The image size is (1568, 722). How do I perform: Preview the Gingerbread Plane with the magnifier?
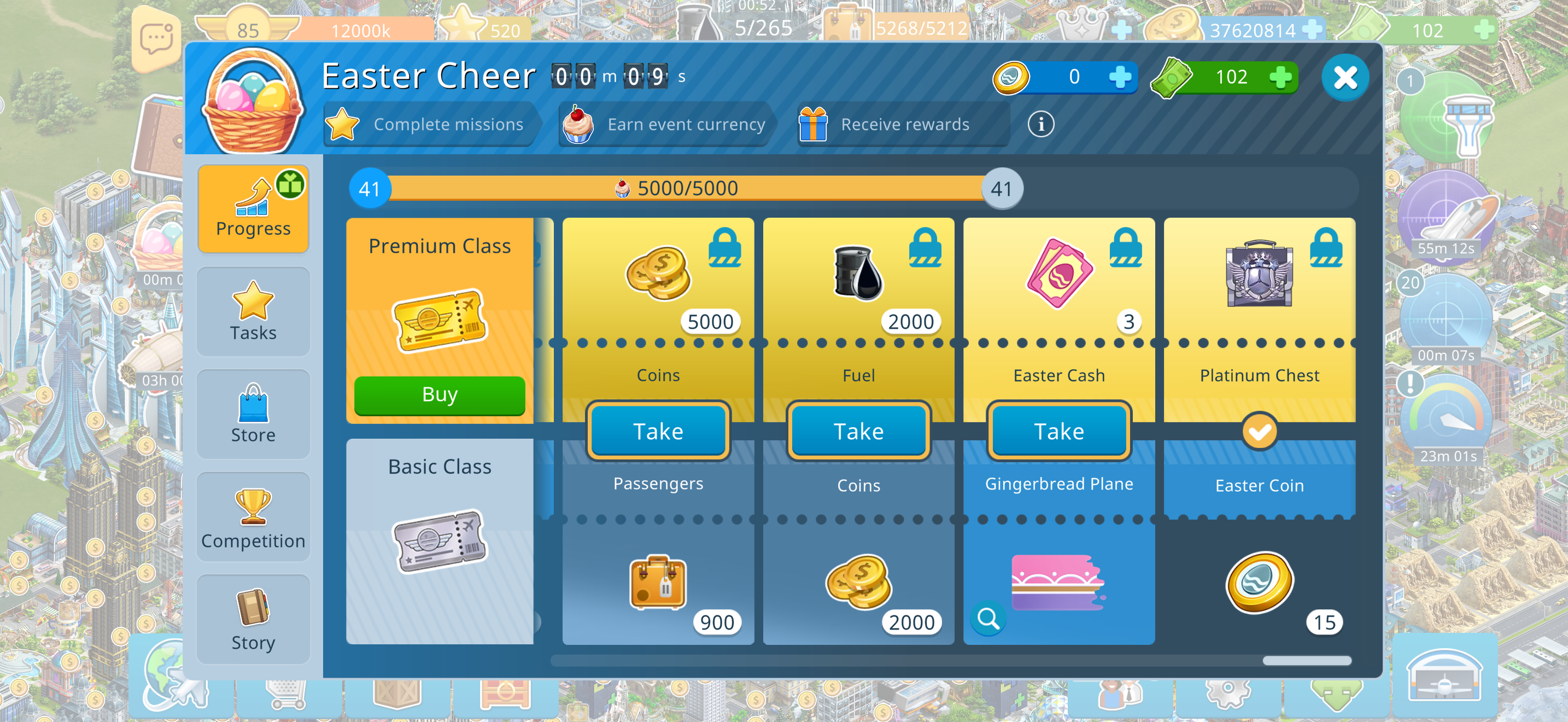point(988,619)
